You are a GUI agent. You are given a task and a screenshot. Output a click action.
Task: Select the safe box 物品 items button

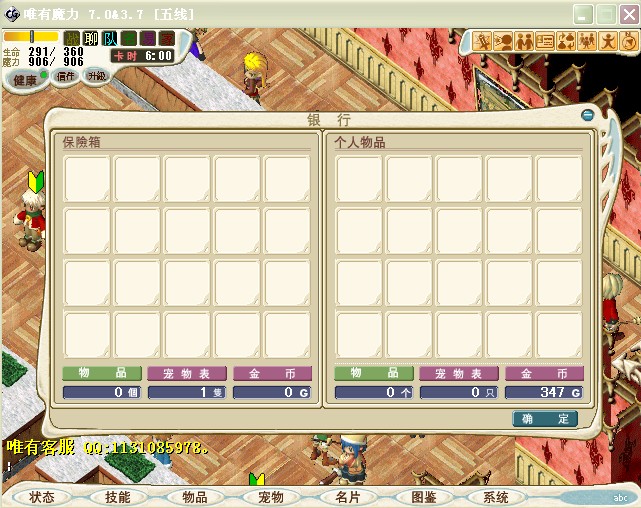[x=102, y=373]
